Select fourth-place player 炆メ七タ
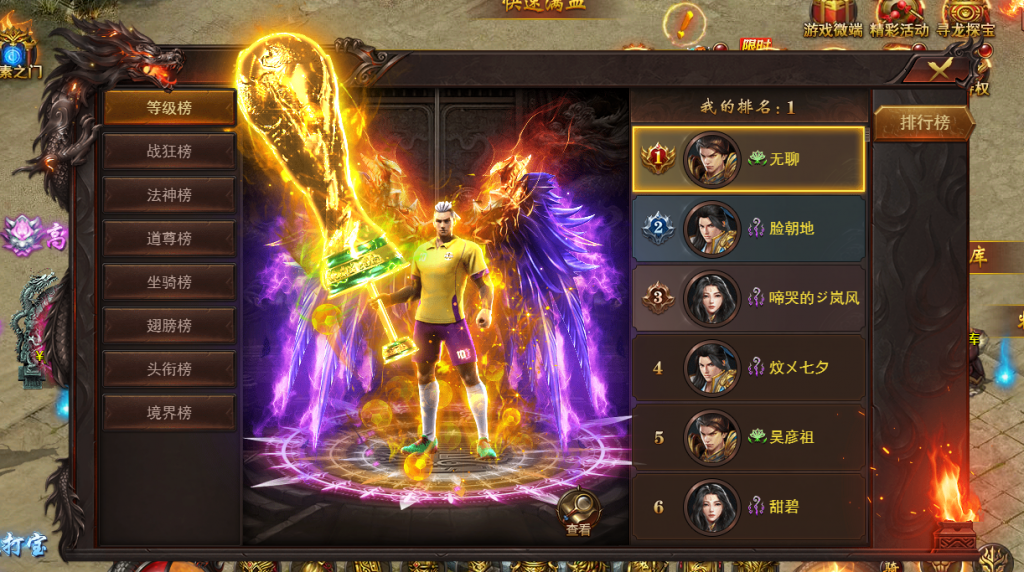 click(x=748, y=367)
